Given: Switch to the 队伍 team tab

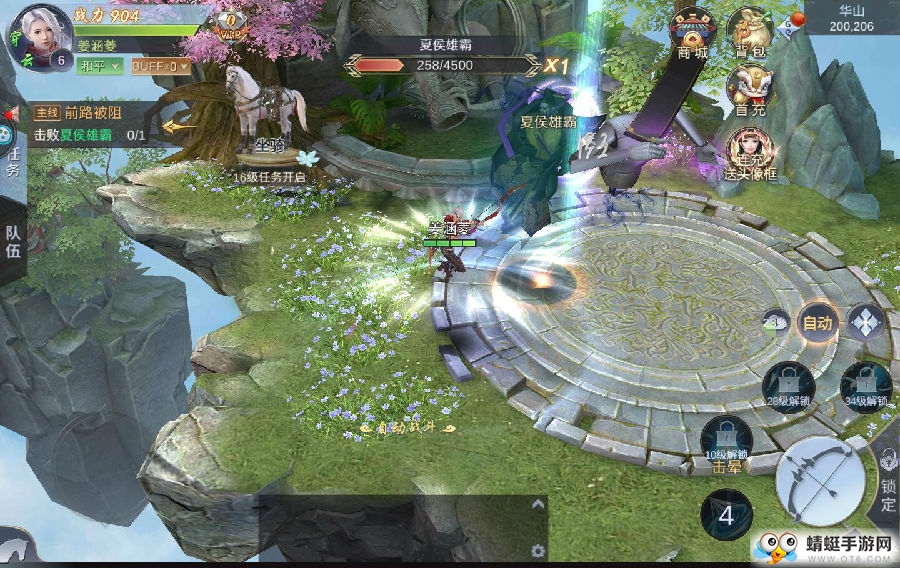Looking at the screenshot, I should click(x=13, y=241).
